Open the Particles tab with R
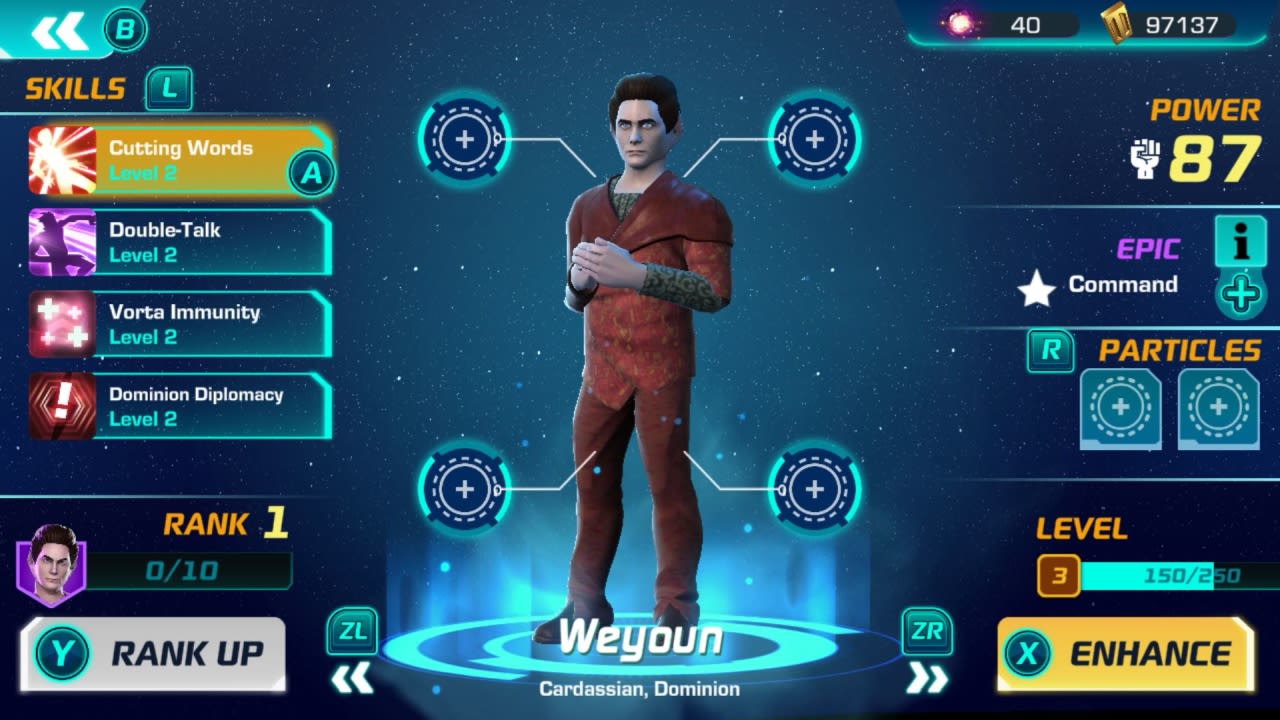This screenshot has width=1280, height=720. [1052, 352]
